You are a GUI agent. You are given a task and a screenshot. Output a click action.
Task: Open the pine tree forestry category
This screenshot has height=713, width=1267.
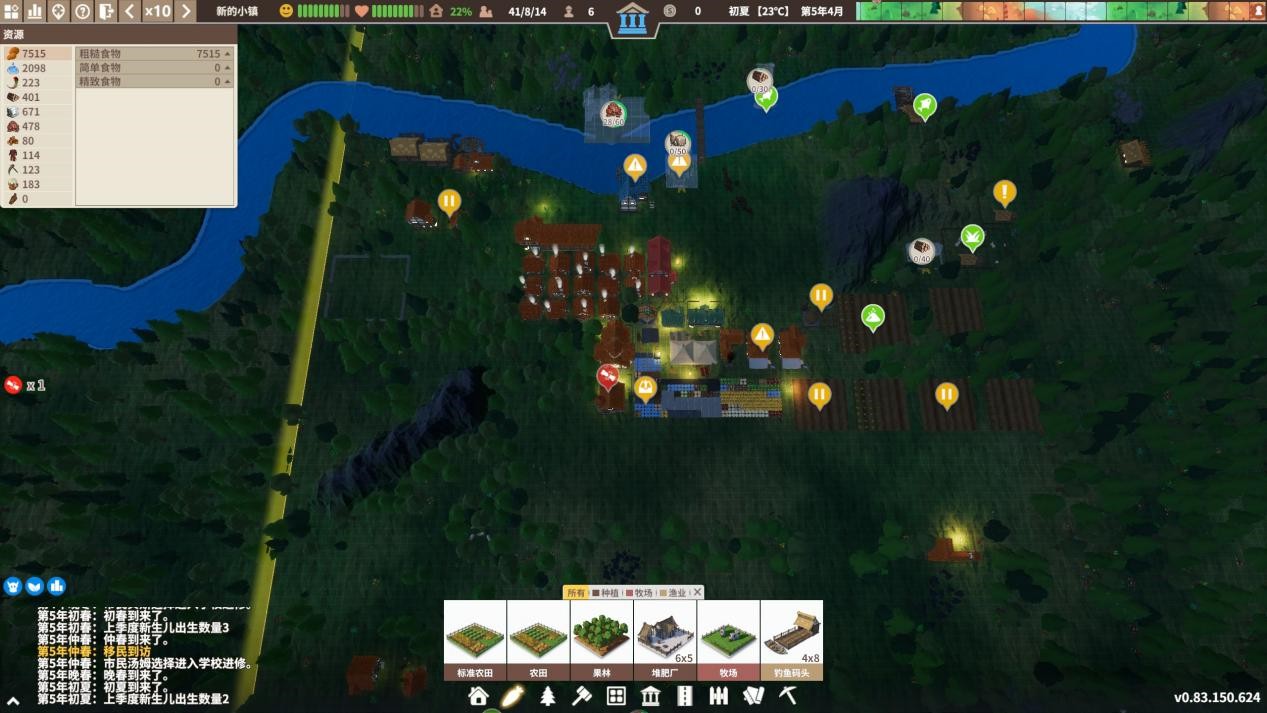pos(547,696)
